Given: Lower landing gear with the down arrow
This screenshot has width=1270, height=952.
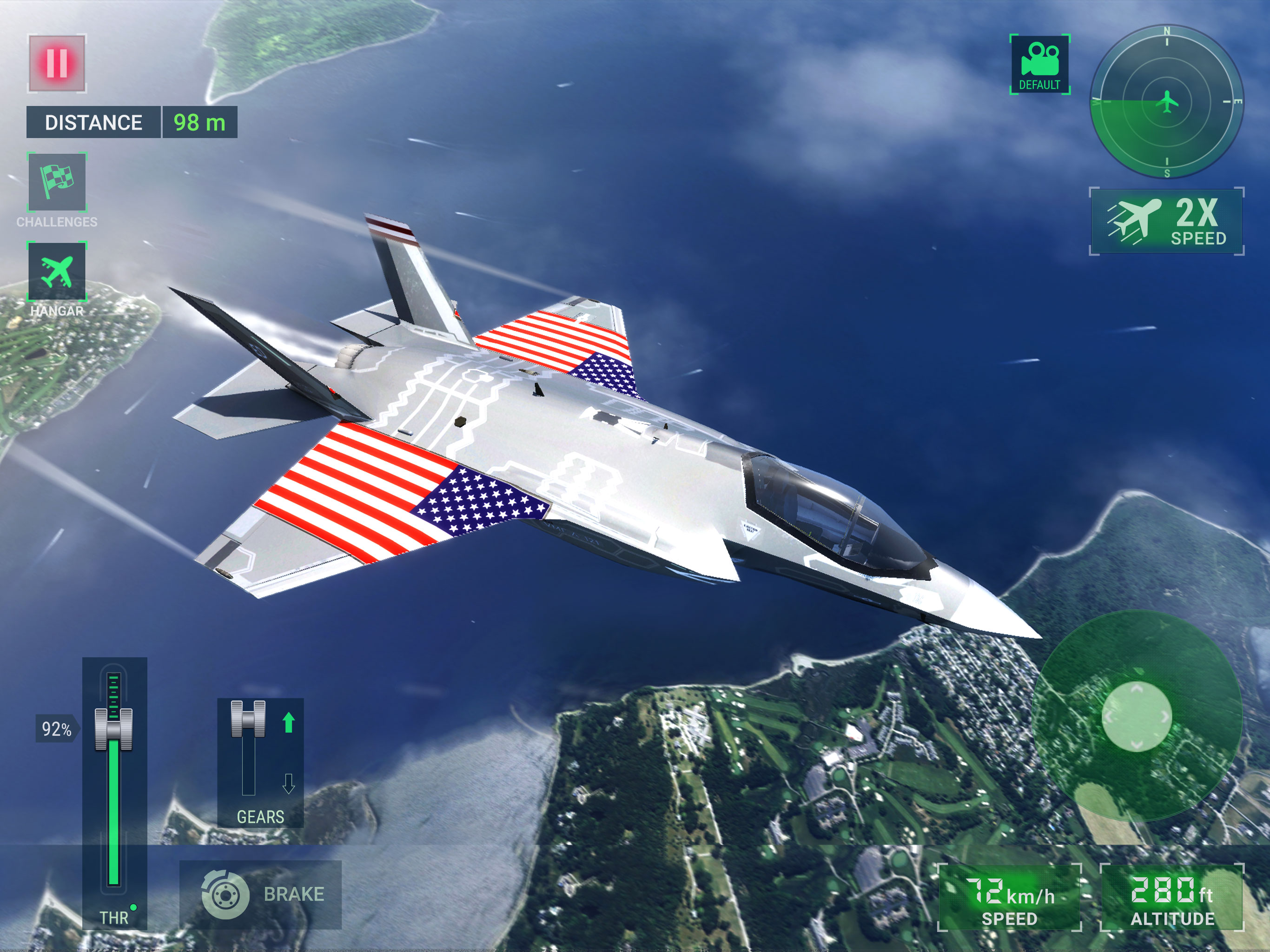Looking at the screenshot, I should coord(289,783).
